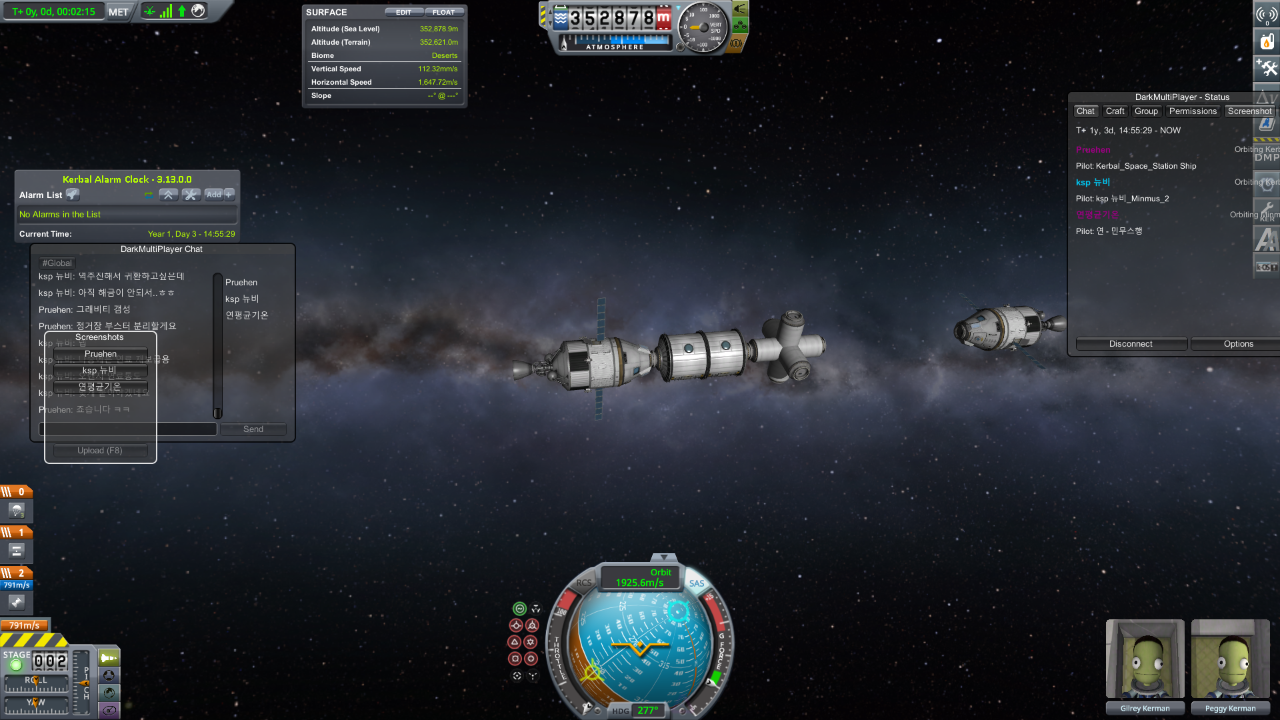
Task: Upload a screenshot with Upload (F8)
Action: (100, 451)
